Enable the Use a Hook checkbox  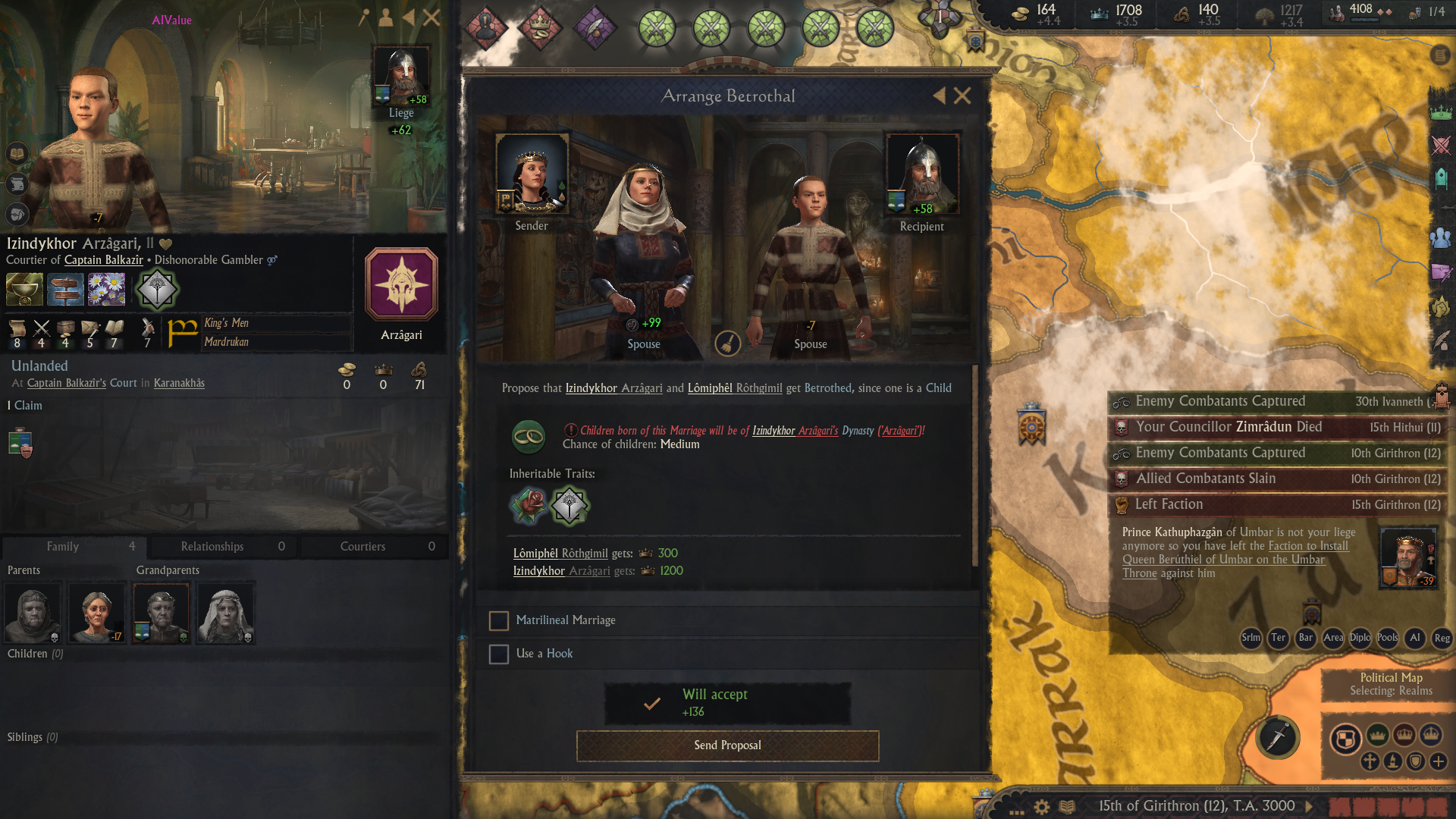[x=499, y=654]
